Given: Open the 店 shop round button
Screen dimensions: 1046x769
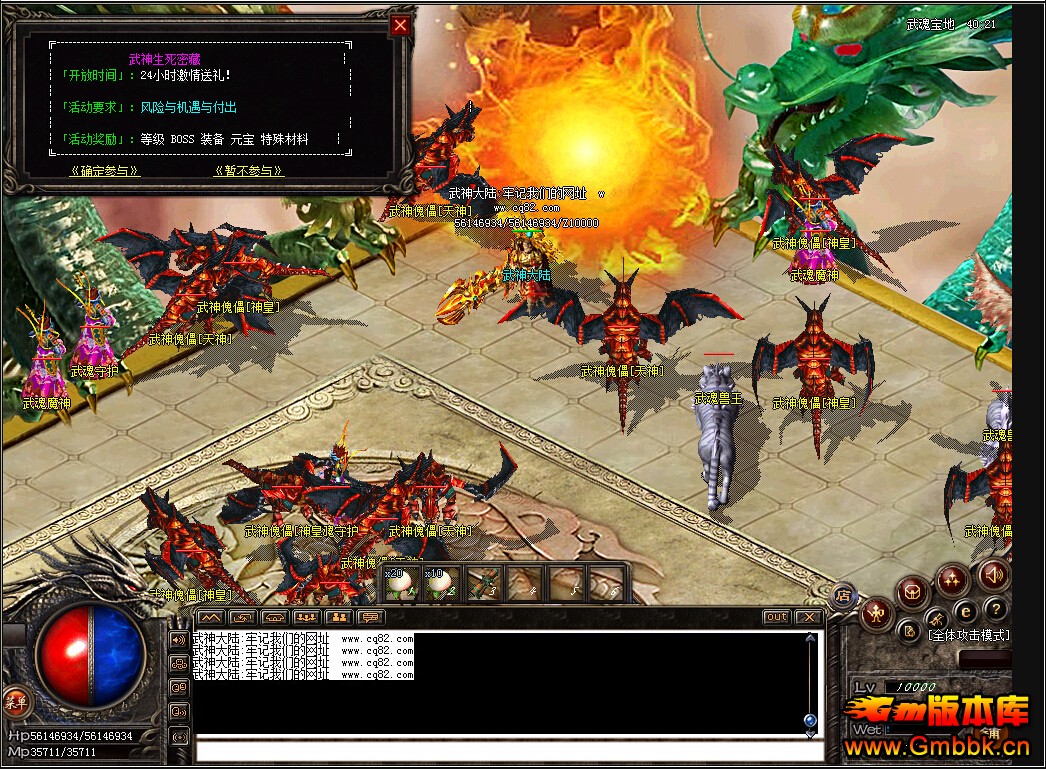Looking at the screenshot, I should pos(843,592).
